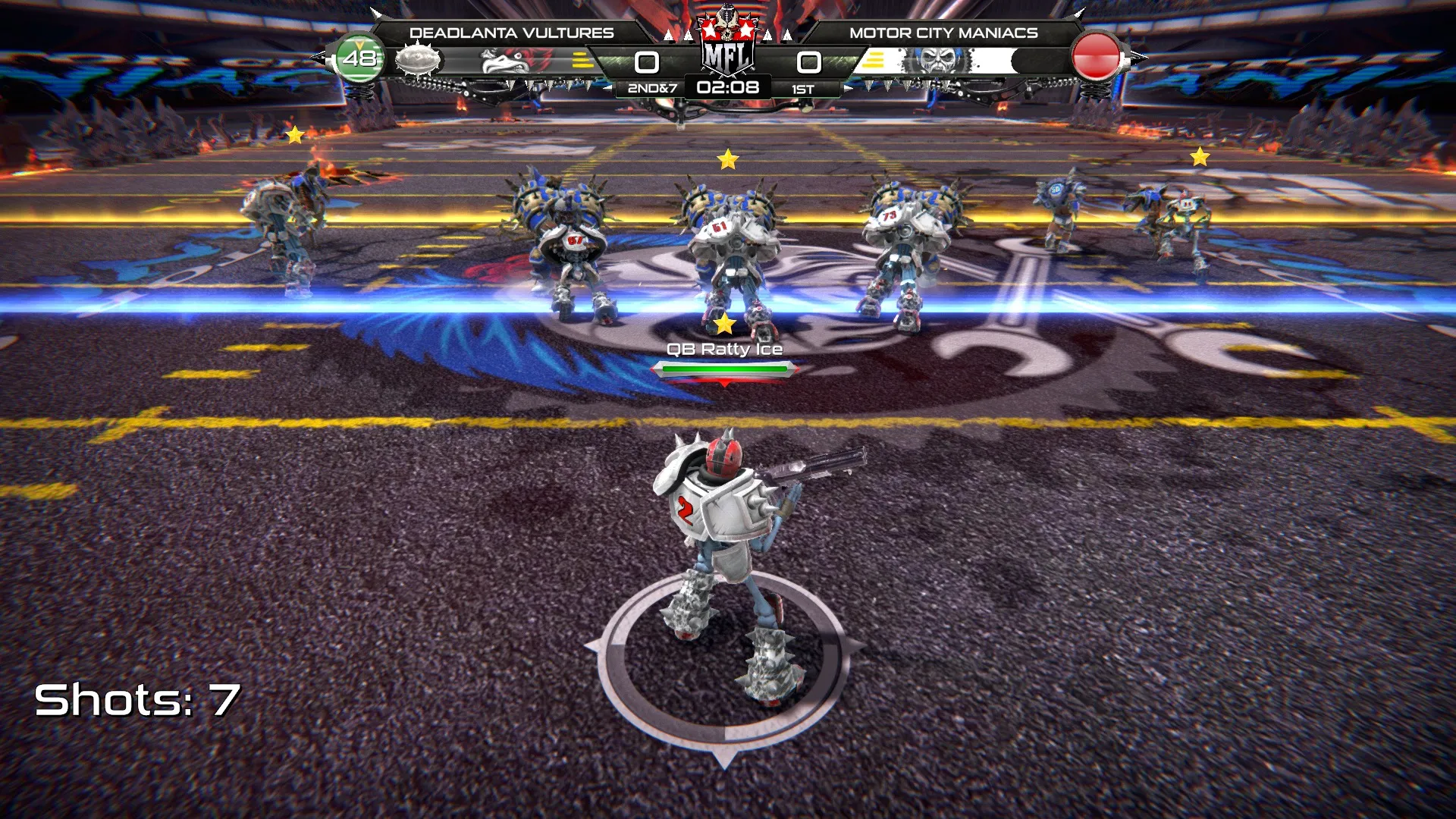Click the Deadlanta Vultures team logo
This screenshot has height=819, width=1456.
(507, 61)
